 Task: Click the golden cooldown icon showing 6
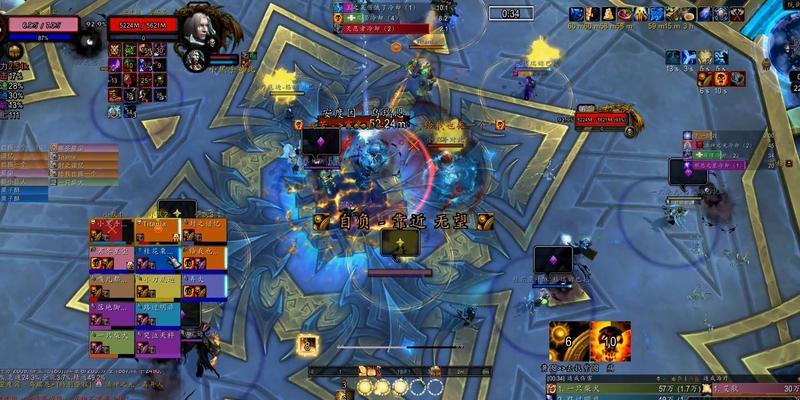568,341
